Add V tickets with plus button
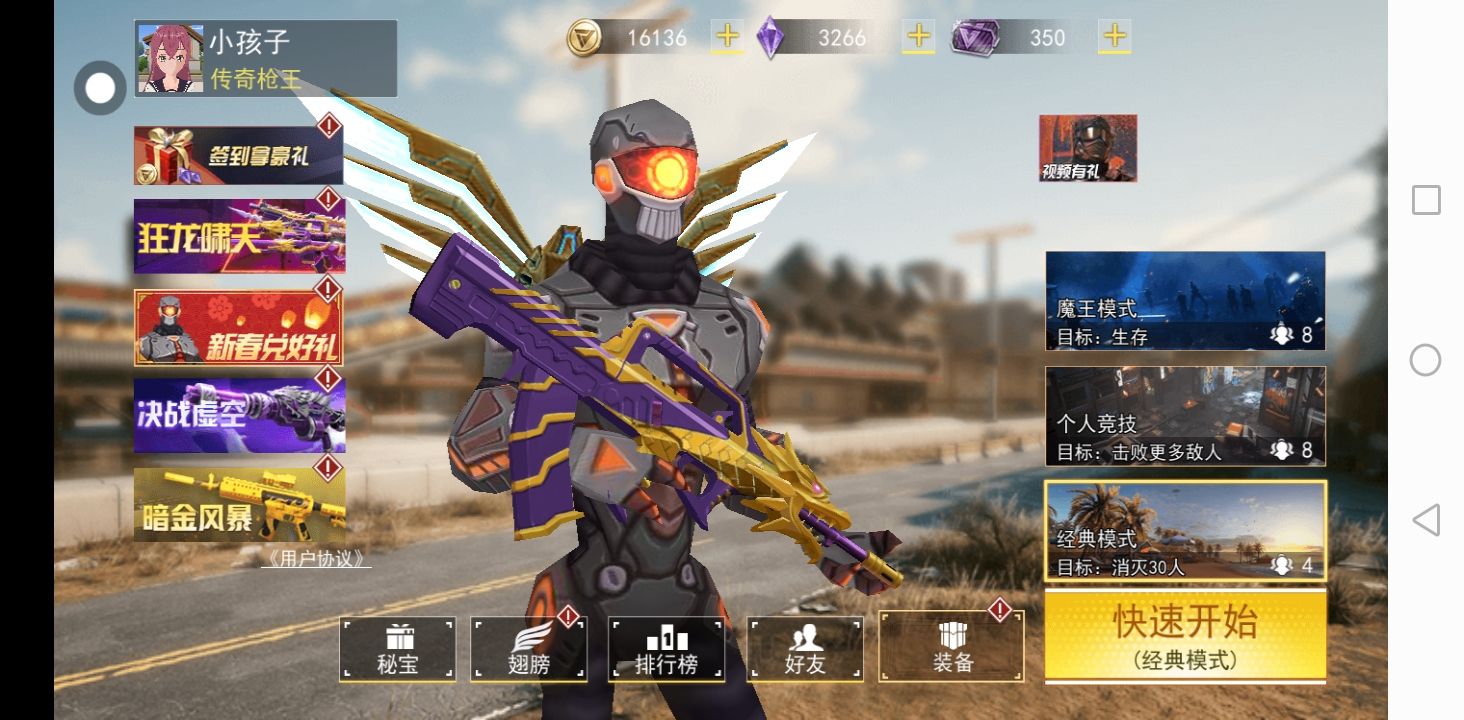This screenshot has width=1464, height=720. [1114, 37]
